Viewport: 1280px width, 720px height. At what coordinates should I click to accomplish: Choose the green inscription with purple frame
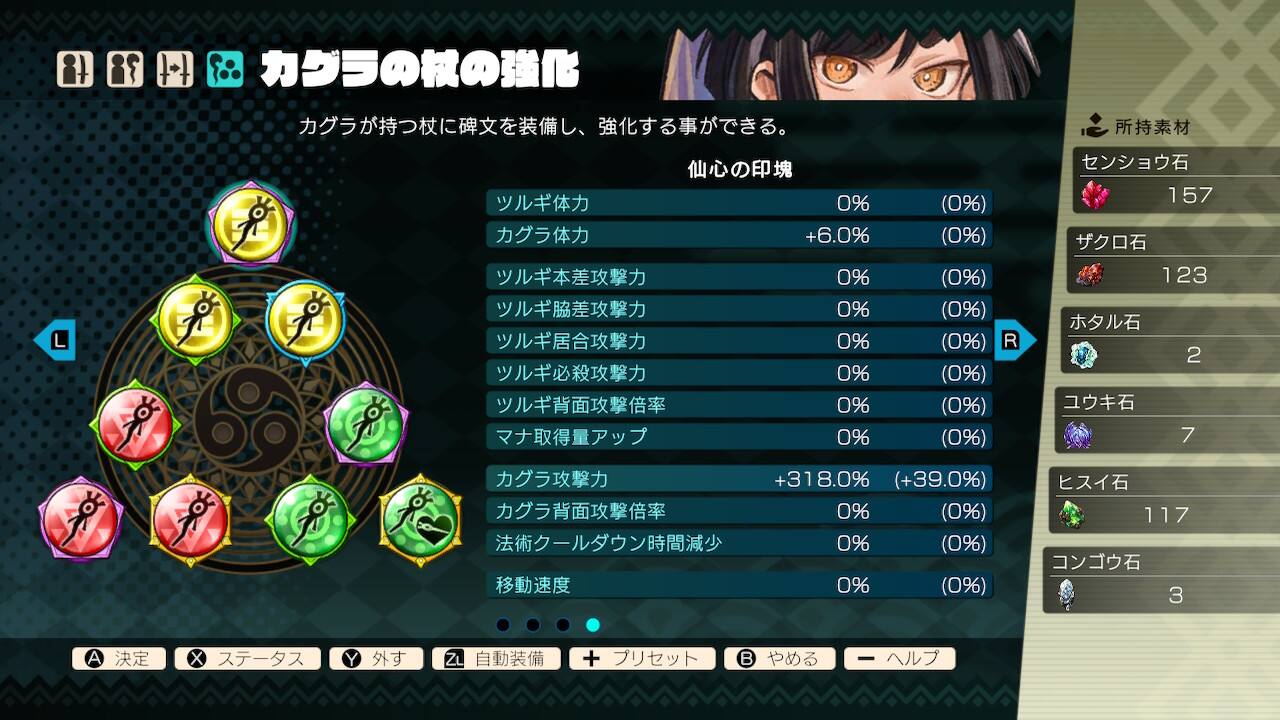point(365,426)
